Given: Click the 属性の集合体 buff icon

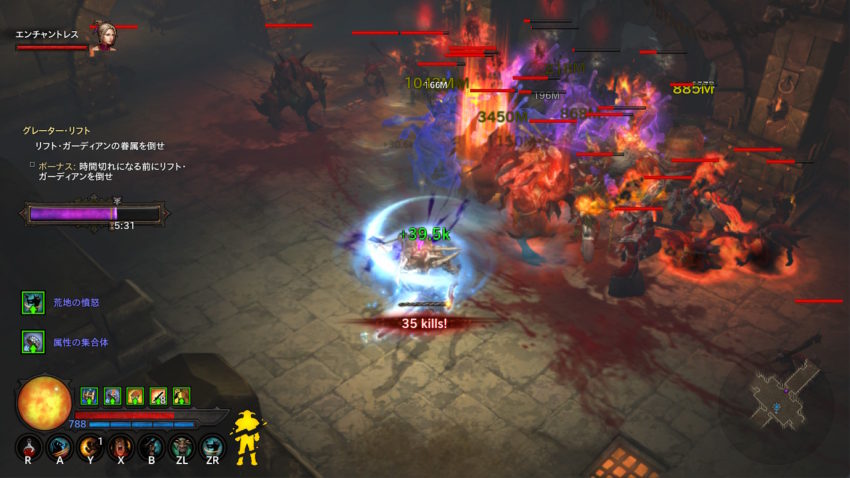Looking at the screenshot, I should (x=33, y=342).
